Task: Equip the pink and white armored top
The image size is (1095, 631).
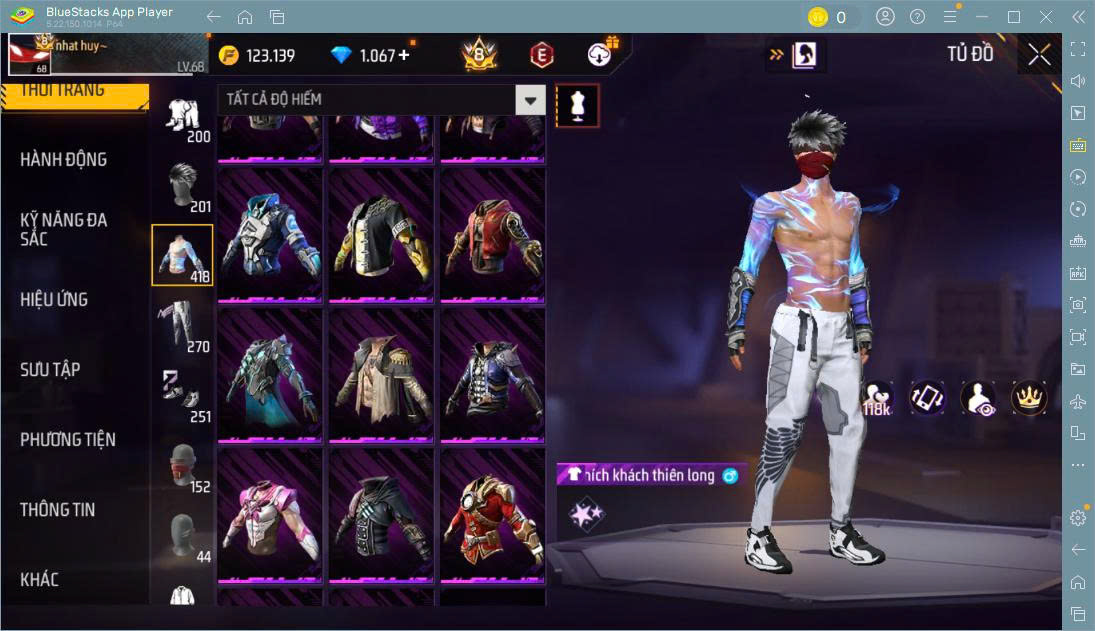Action: (270, 513)
